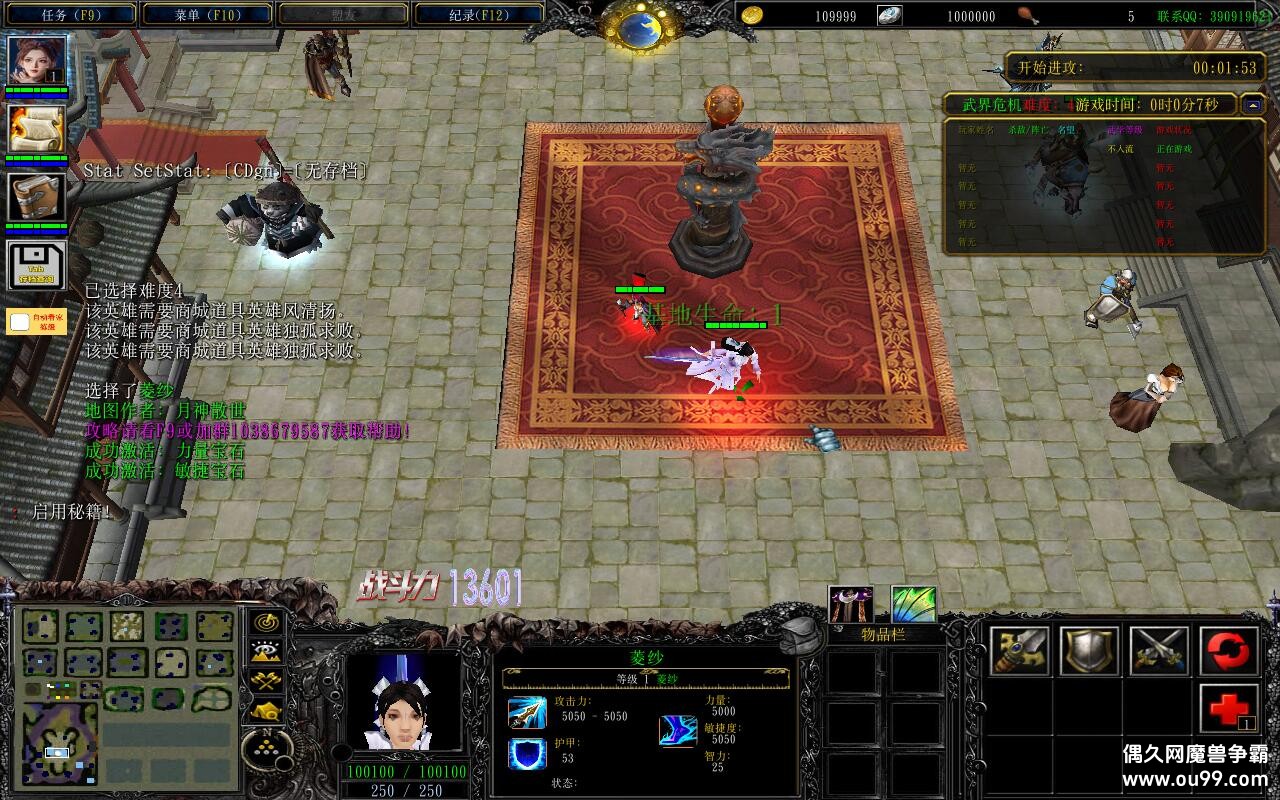This screenshot has height=800, width=1280.
Task: Toggle minimap terrain display eye button
Action: 266,651
